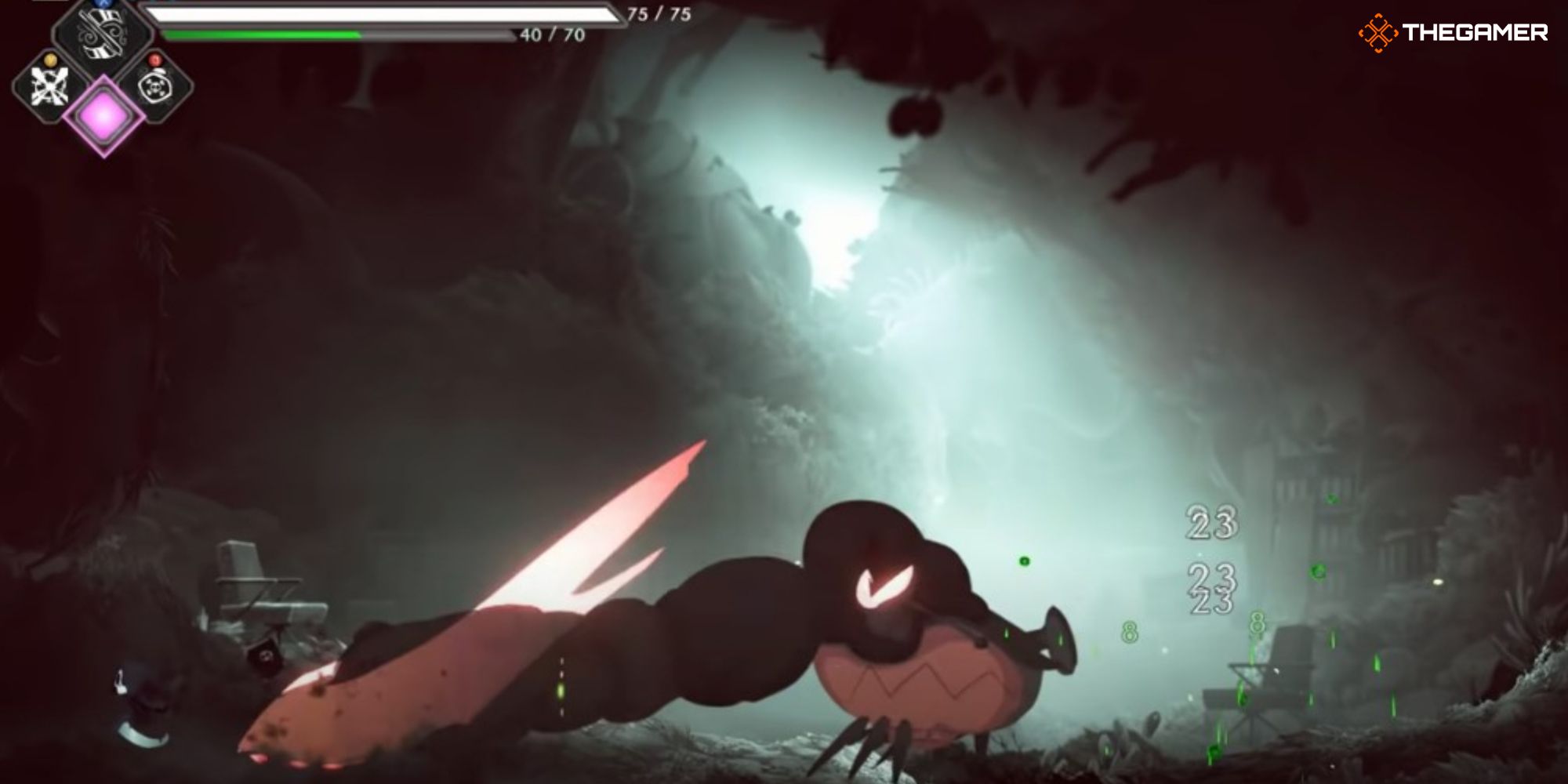Click the yellow Y button indicator

tap(51, 60)
